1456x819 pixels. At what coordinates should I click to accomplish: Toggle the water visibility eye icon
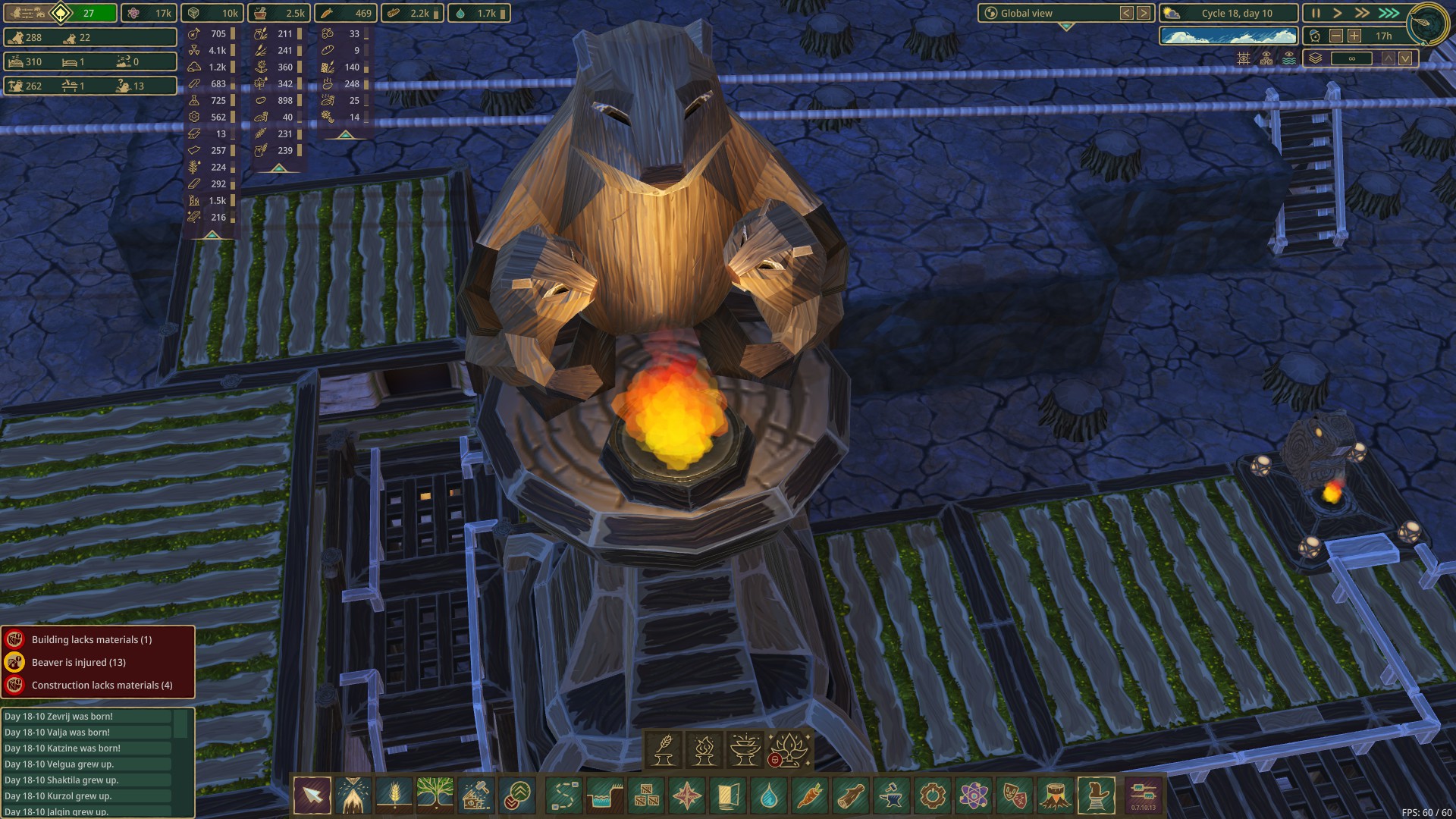(x=1289, y=58)
